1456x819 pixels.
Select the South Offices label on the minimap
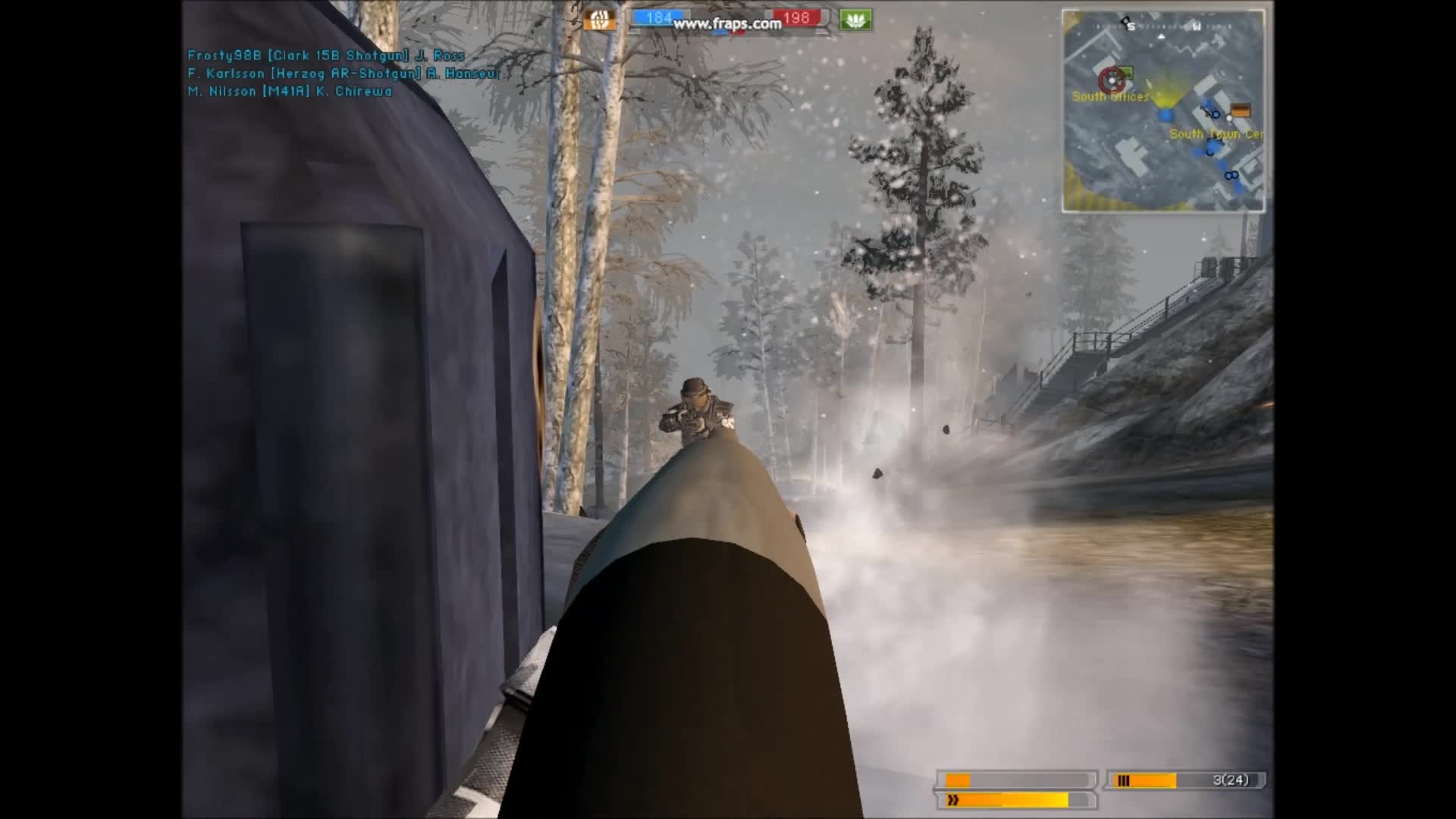click(1109, 96)
